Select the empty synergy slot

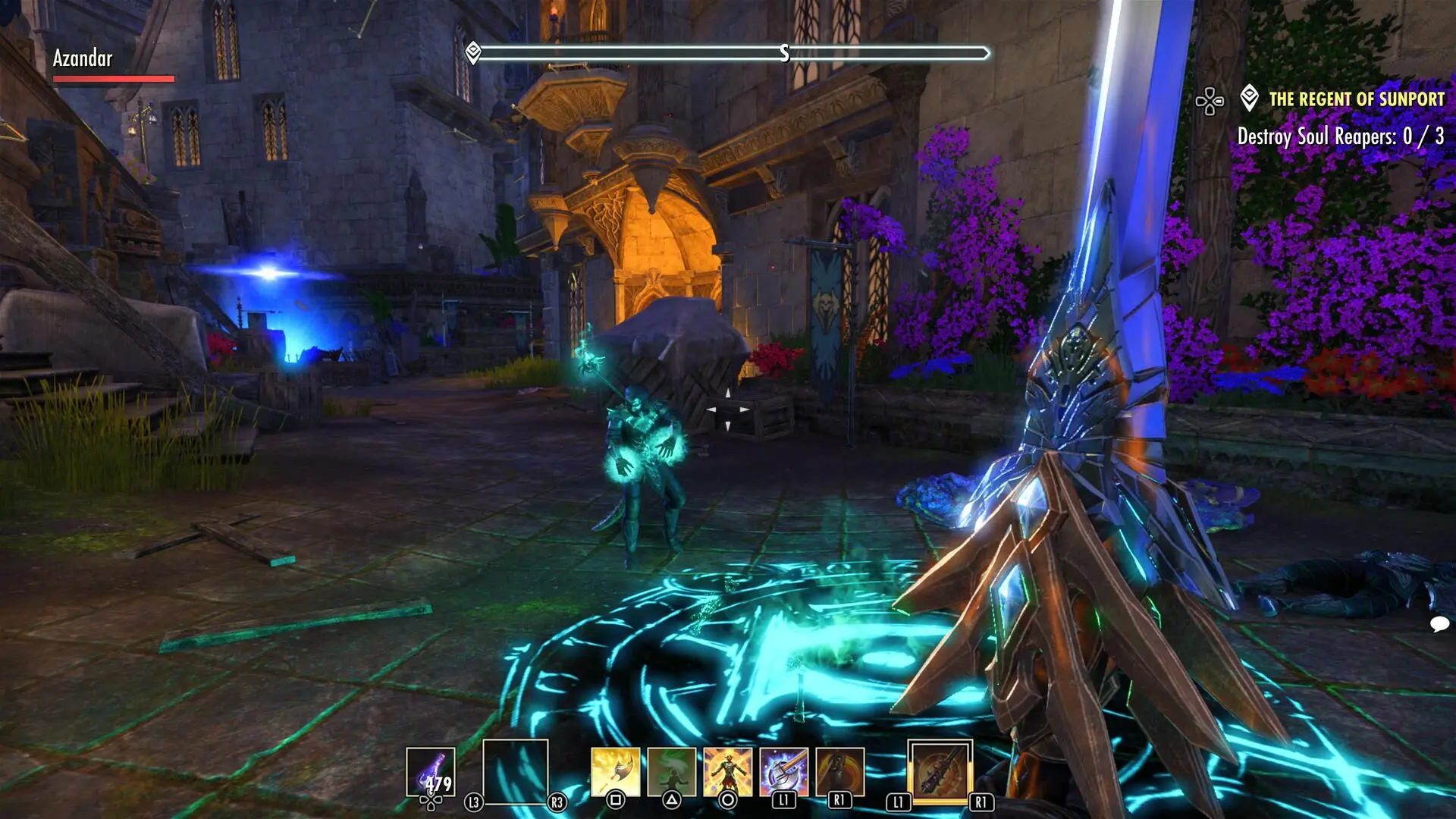(x=516, y=771)
